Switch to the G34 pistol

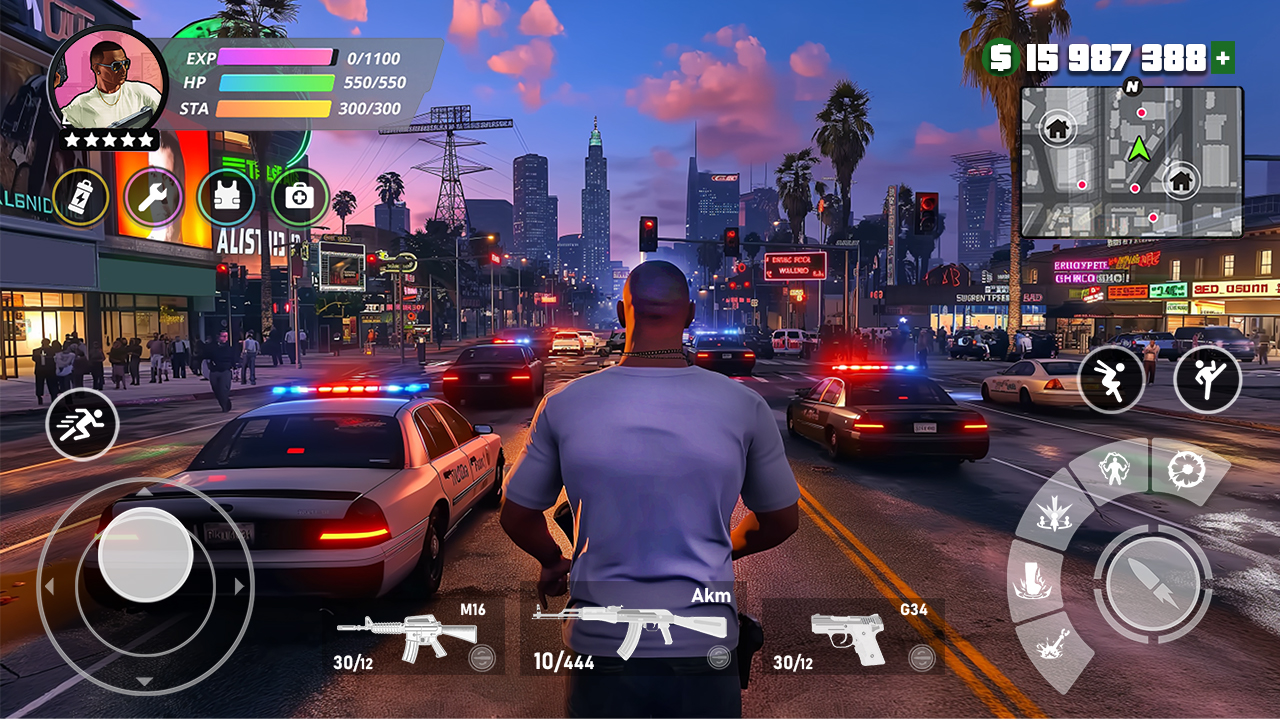[x=852, y=636]
